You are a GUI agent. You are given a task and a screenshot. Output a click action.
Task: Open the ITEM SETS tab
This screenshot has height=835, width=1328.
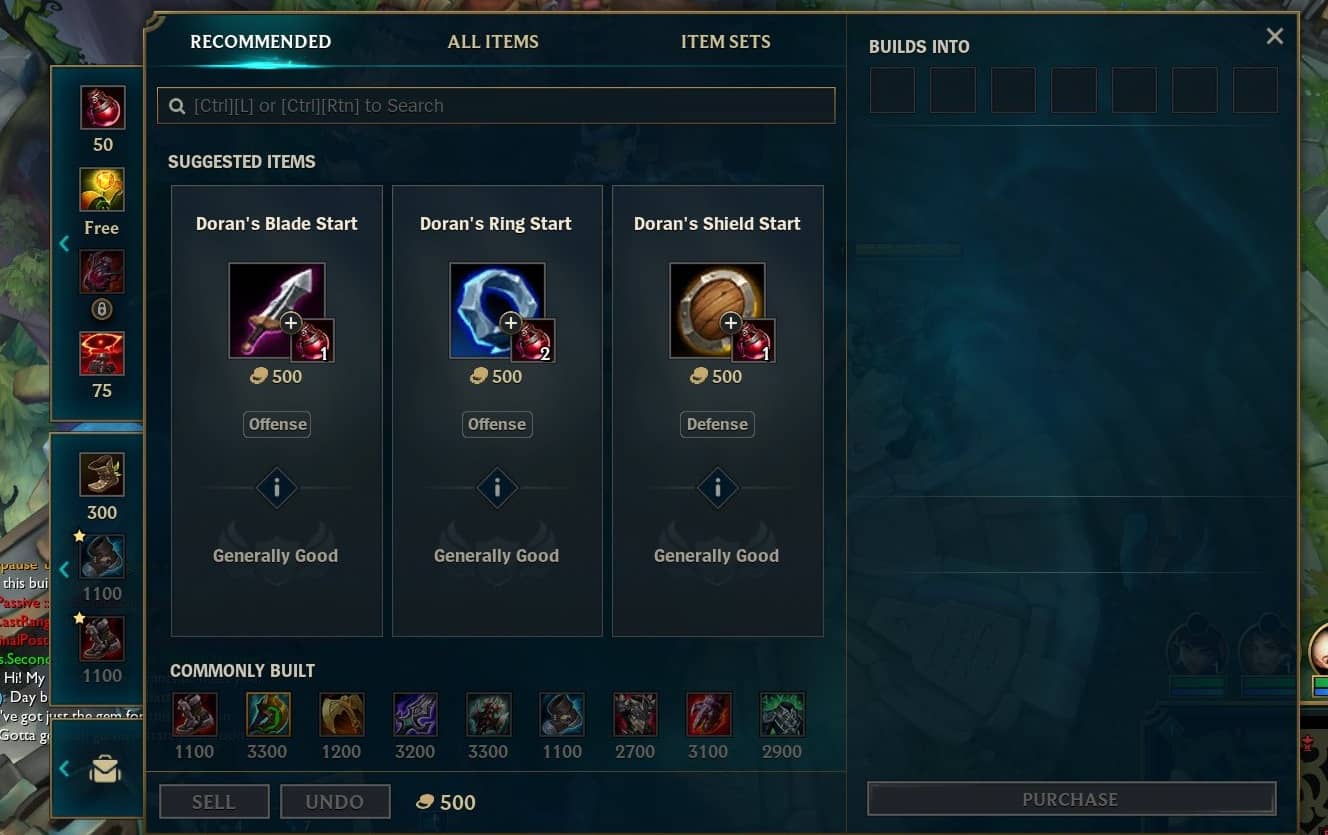pyautogui.click(x=726, y=42)
